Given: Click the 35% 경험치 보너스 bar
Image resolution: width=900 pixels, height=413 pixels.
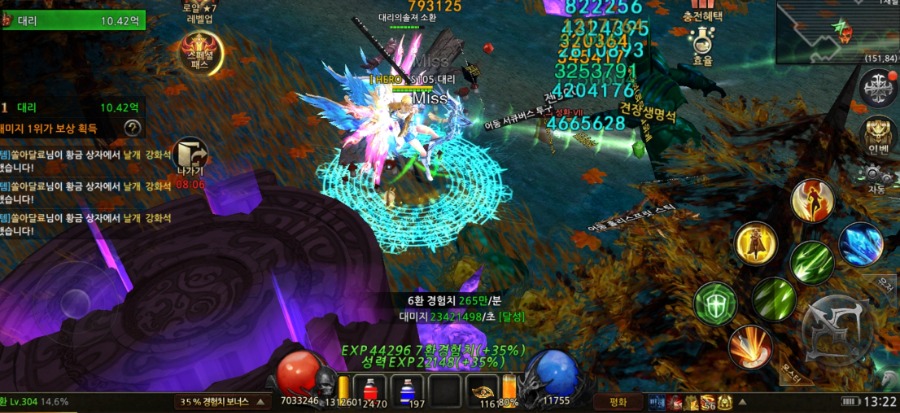Looking at the screenshot, I should [222, 402].
